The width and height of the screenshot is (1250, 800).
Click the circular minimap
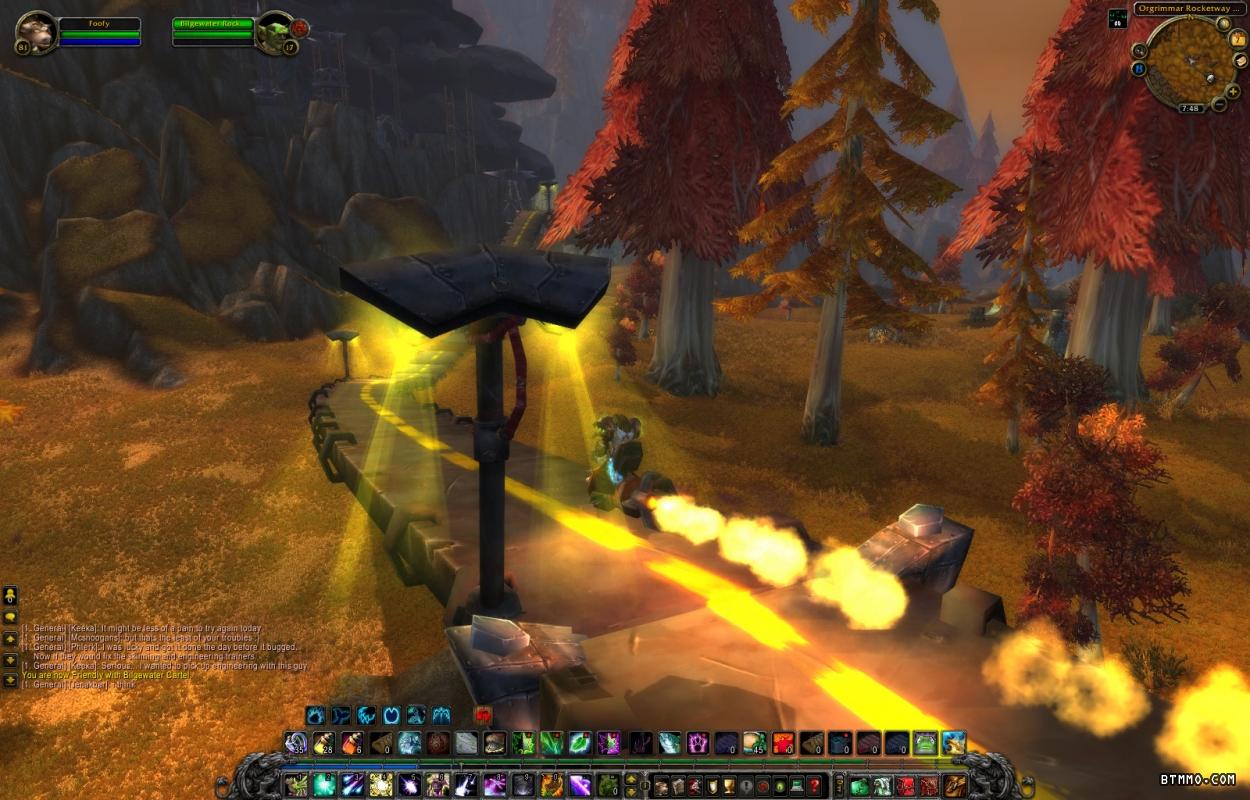point(1189,62)
